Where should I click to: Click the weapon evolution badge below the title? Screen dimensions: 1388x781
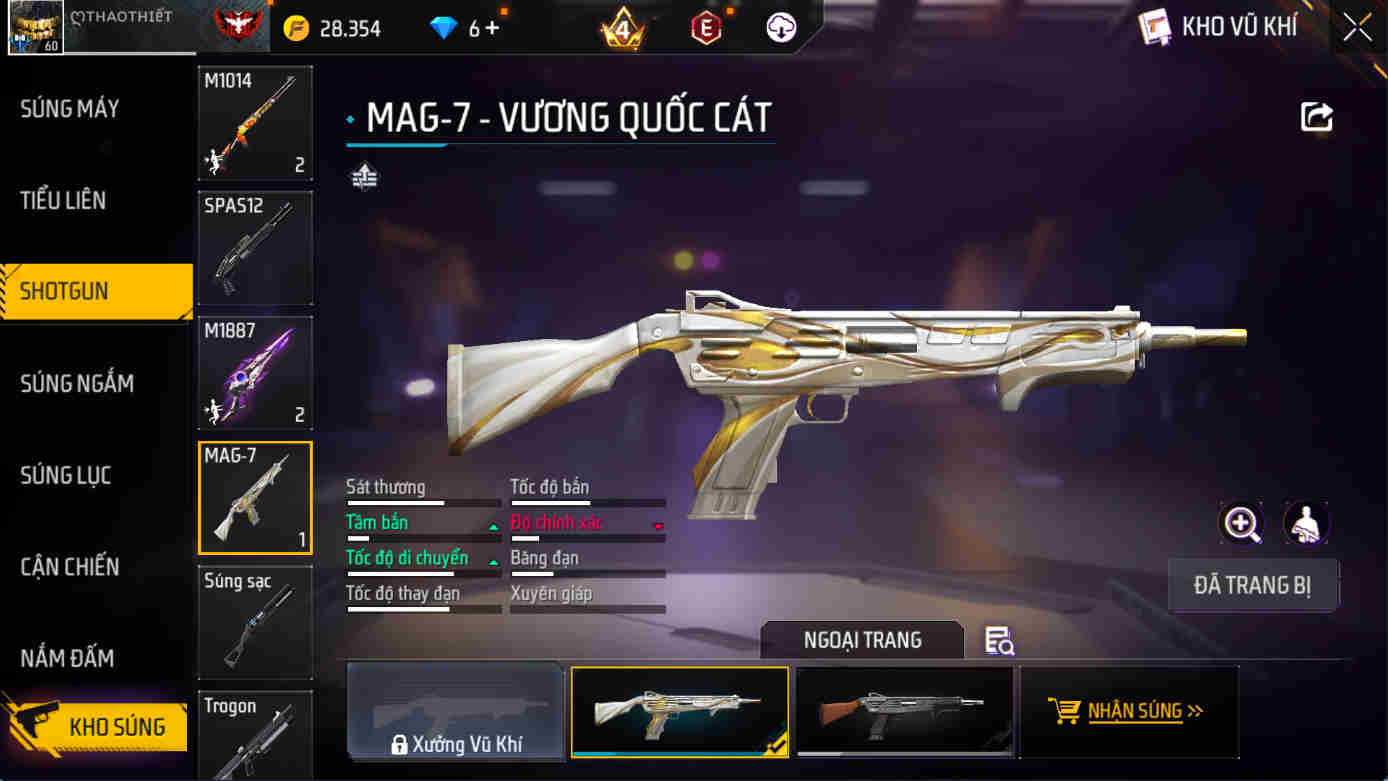tap(366, 178)
